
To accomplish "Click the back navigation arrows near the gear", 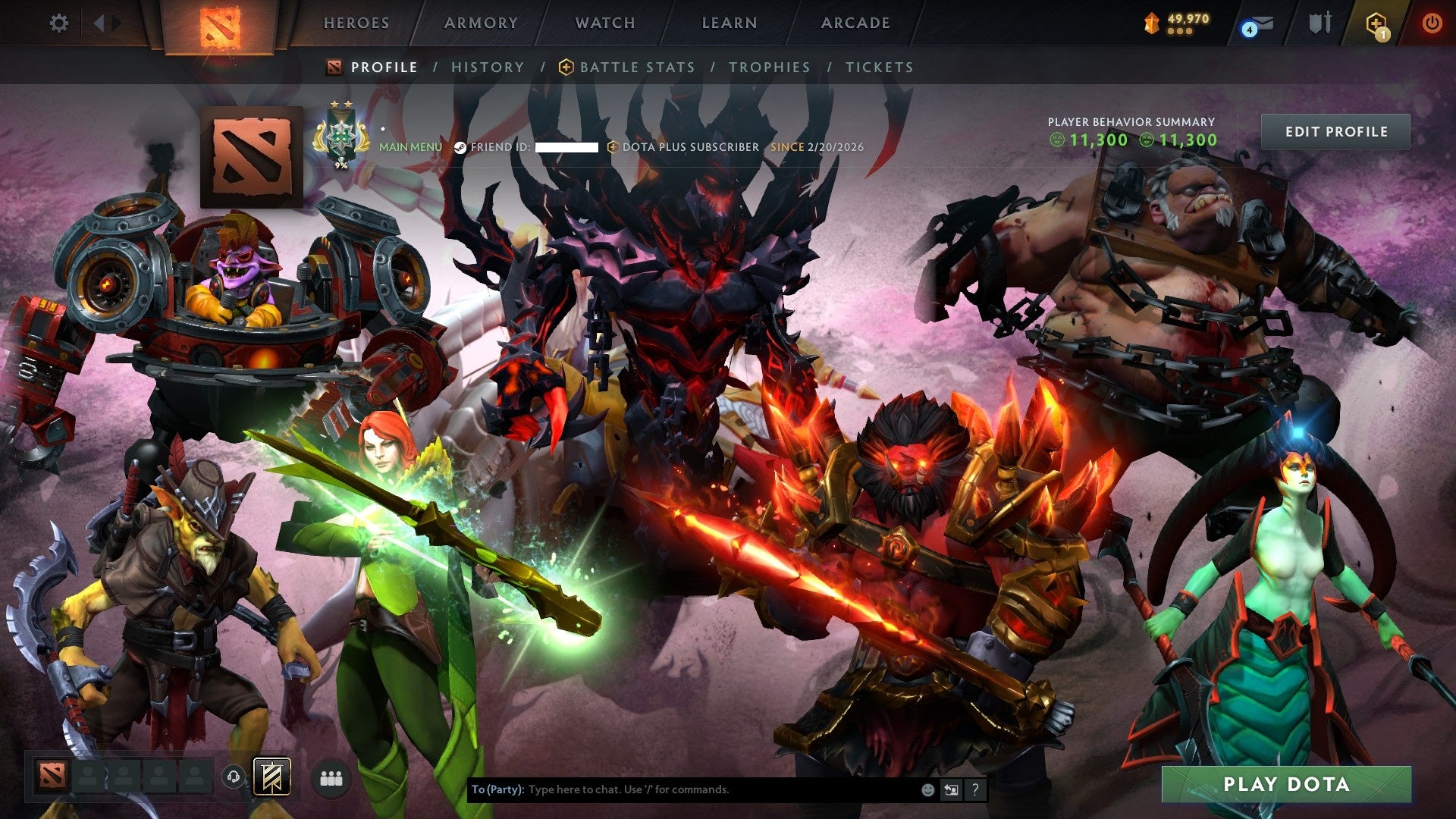I will coord(100,24).
